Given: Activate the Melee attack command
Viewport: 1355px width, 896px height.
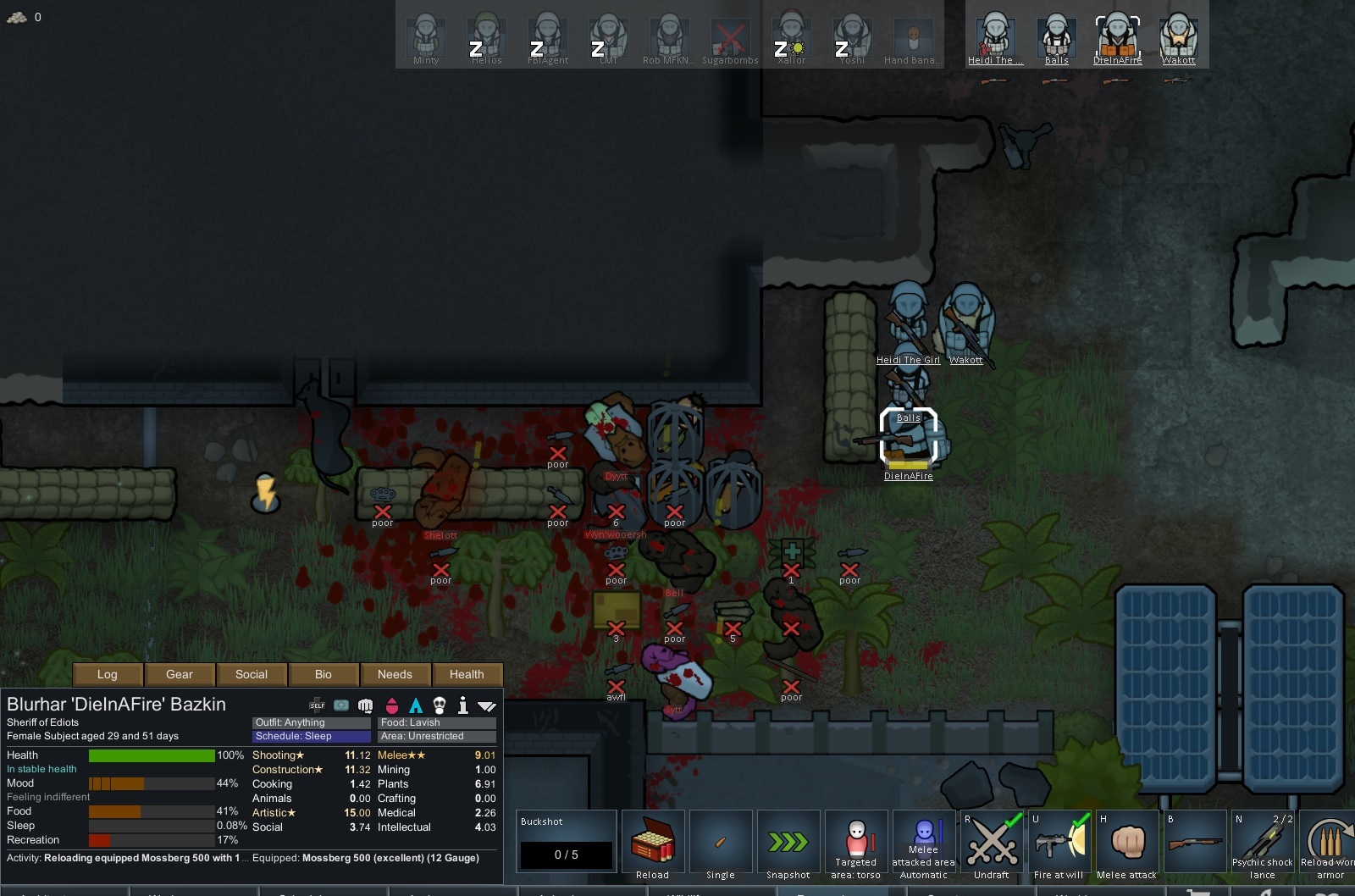Looking at the screenshot, I should (x=1127, y=843).
